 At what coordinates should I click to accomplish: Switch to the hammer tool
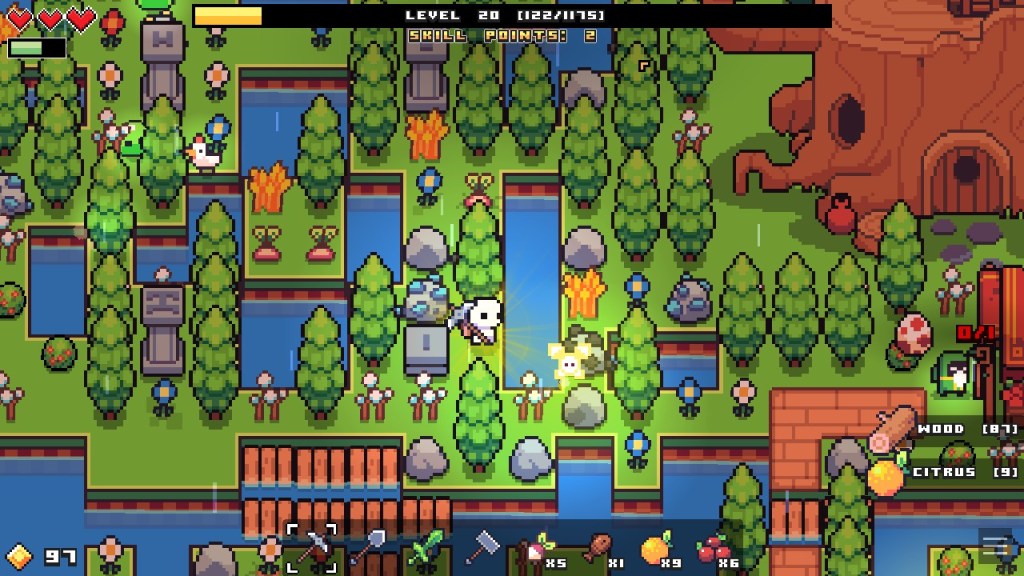(482, 547)
